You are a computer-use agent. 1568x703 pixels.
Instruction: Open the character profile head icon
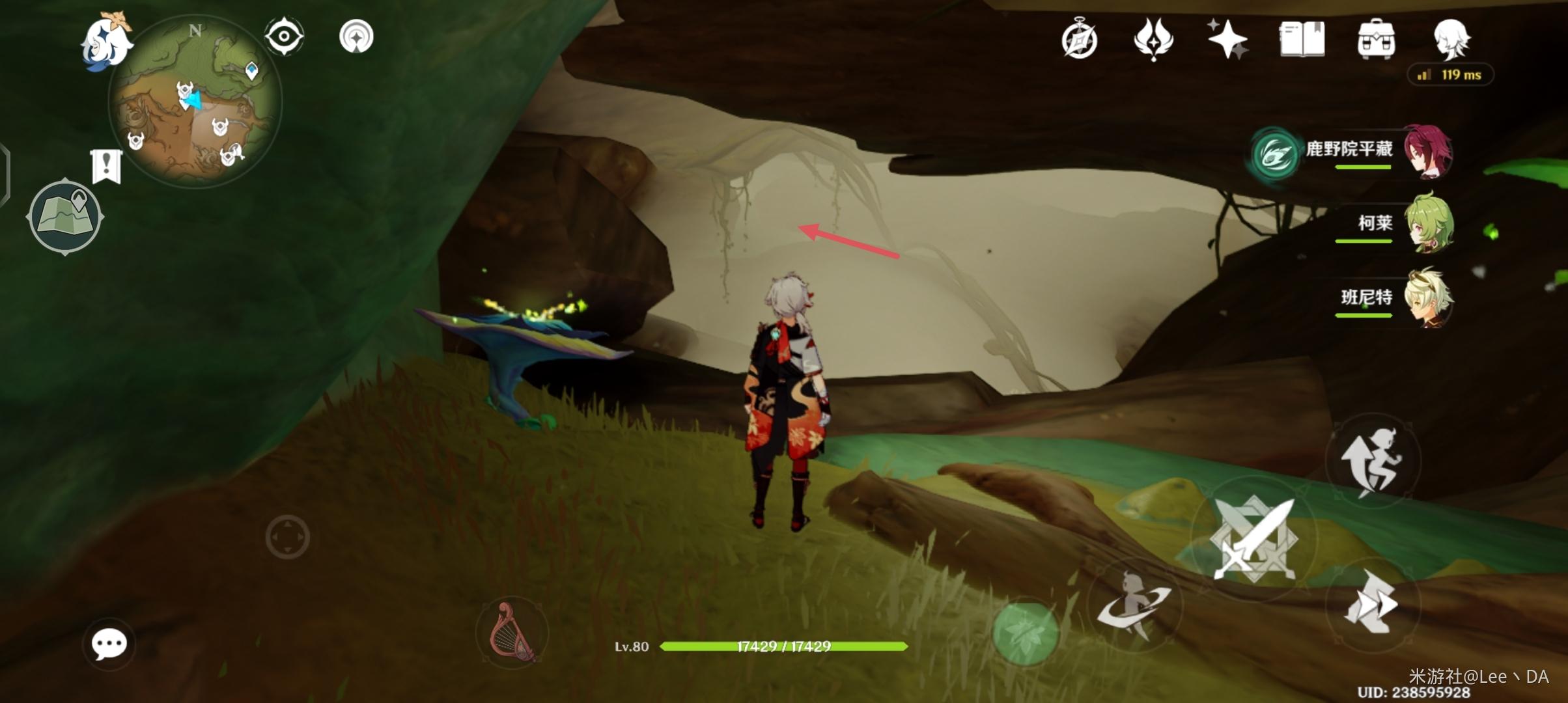click(1451, 39)
